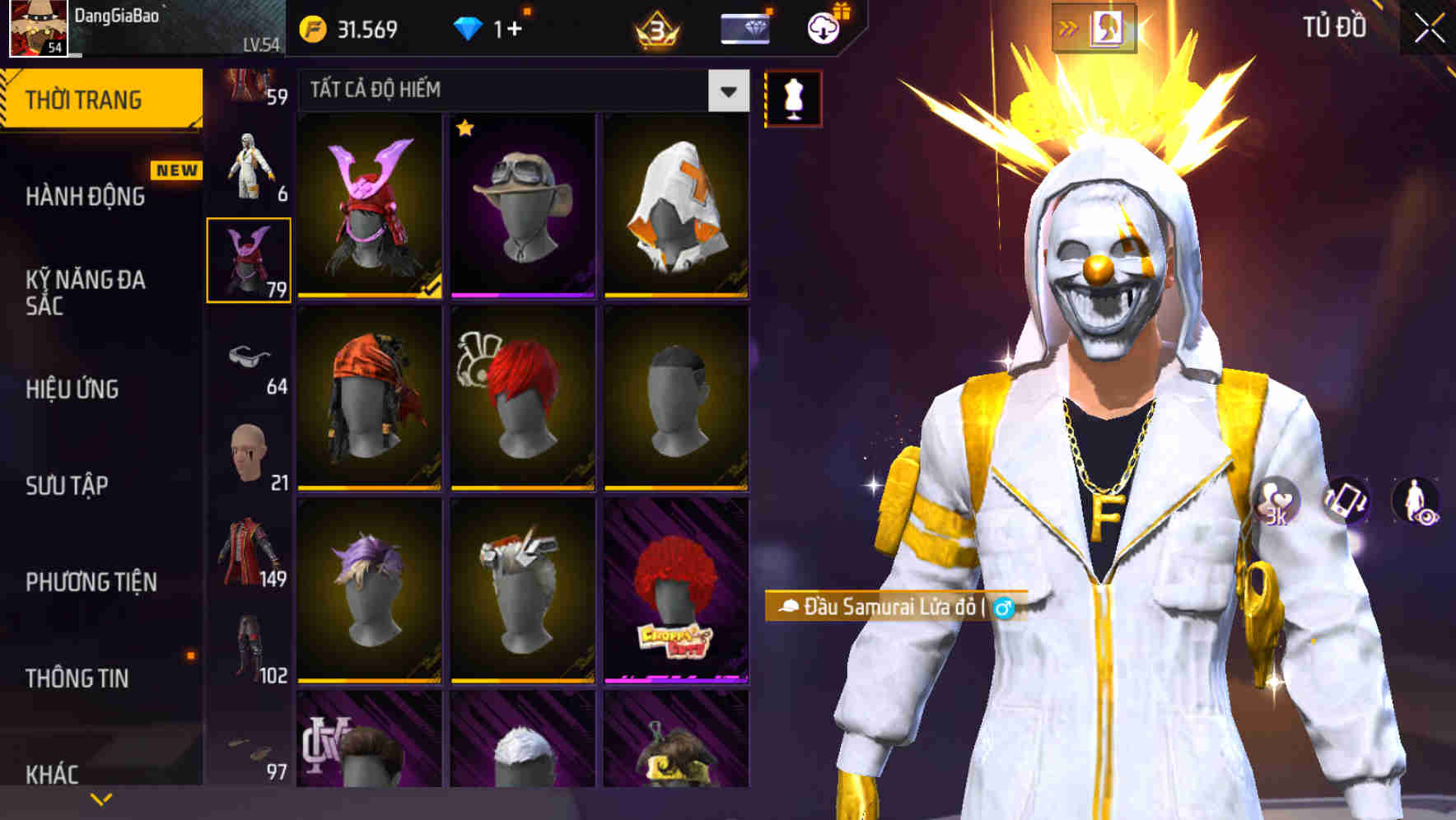The width and height of the screenshot is (1456, 820).
Task: Open the diamond top-up icon
Action: [469, 26]
